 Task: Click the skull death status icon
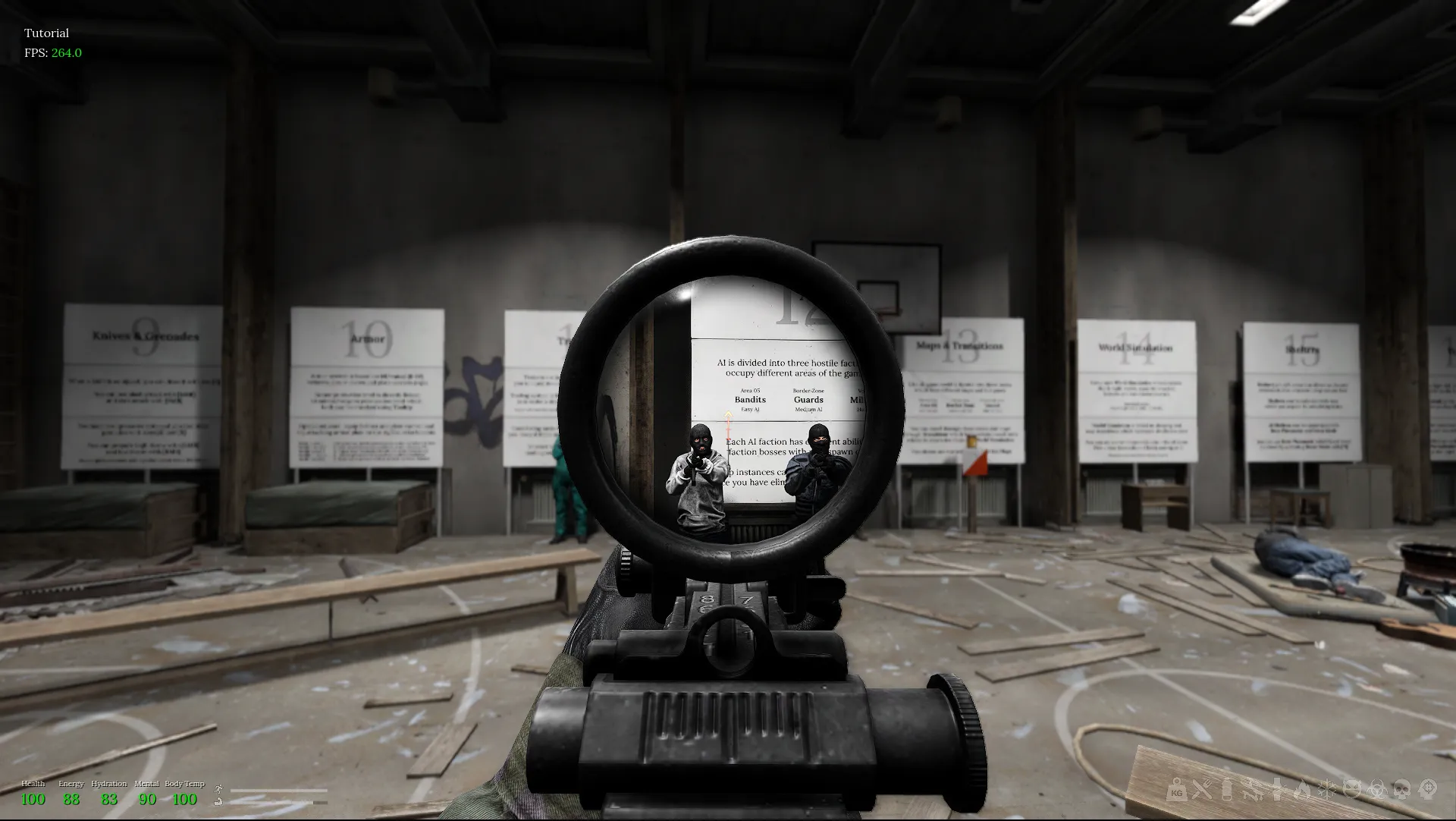tap(1402, 791)
